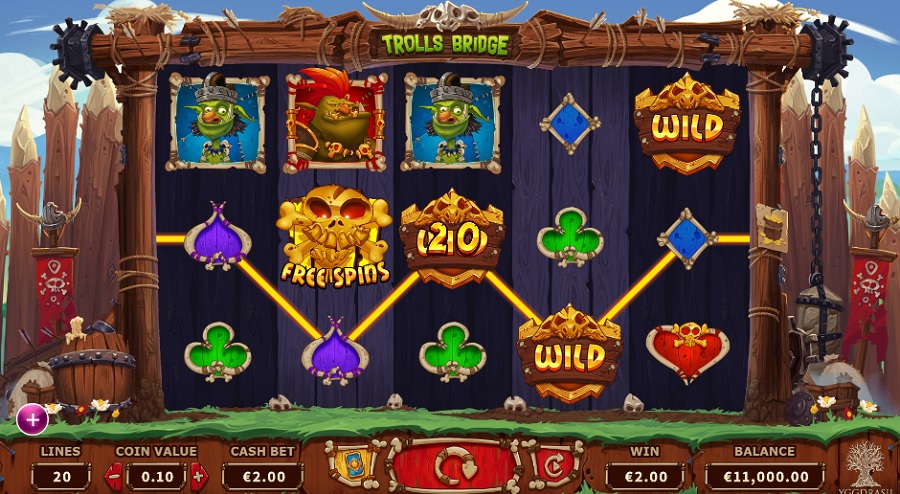This screenshot has width=900, height=494.
Task: Click the Yggdrasil tree logo
Action: coord(864,464)
